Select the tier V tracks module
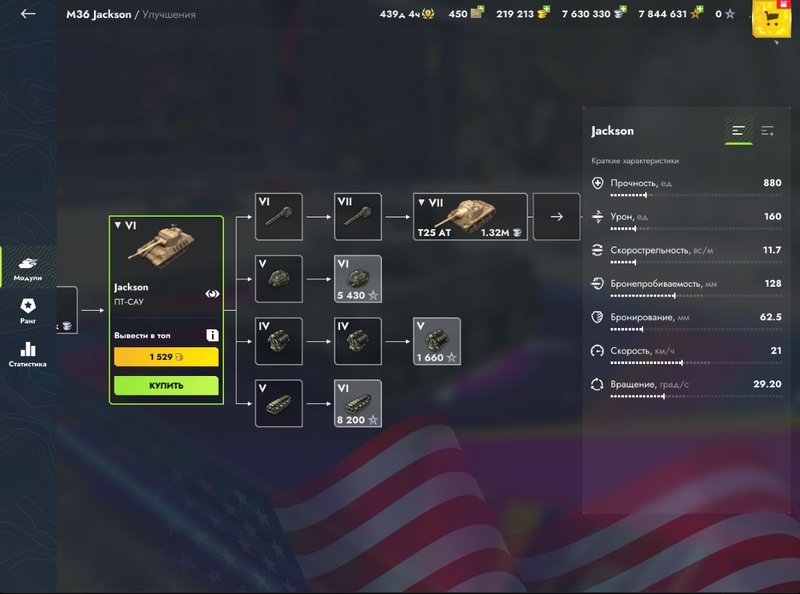800x594 pixels. [279, 403]
